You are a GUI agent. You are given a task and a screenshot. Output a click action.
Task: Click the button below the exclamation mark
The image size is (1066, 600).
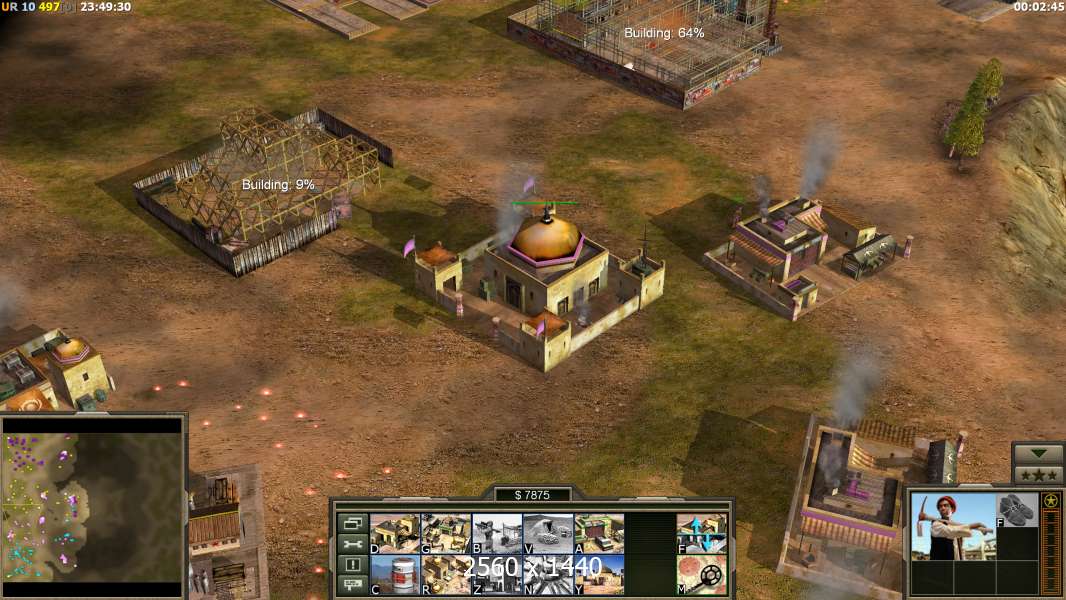[351, 585]
